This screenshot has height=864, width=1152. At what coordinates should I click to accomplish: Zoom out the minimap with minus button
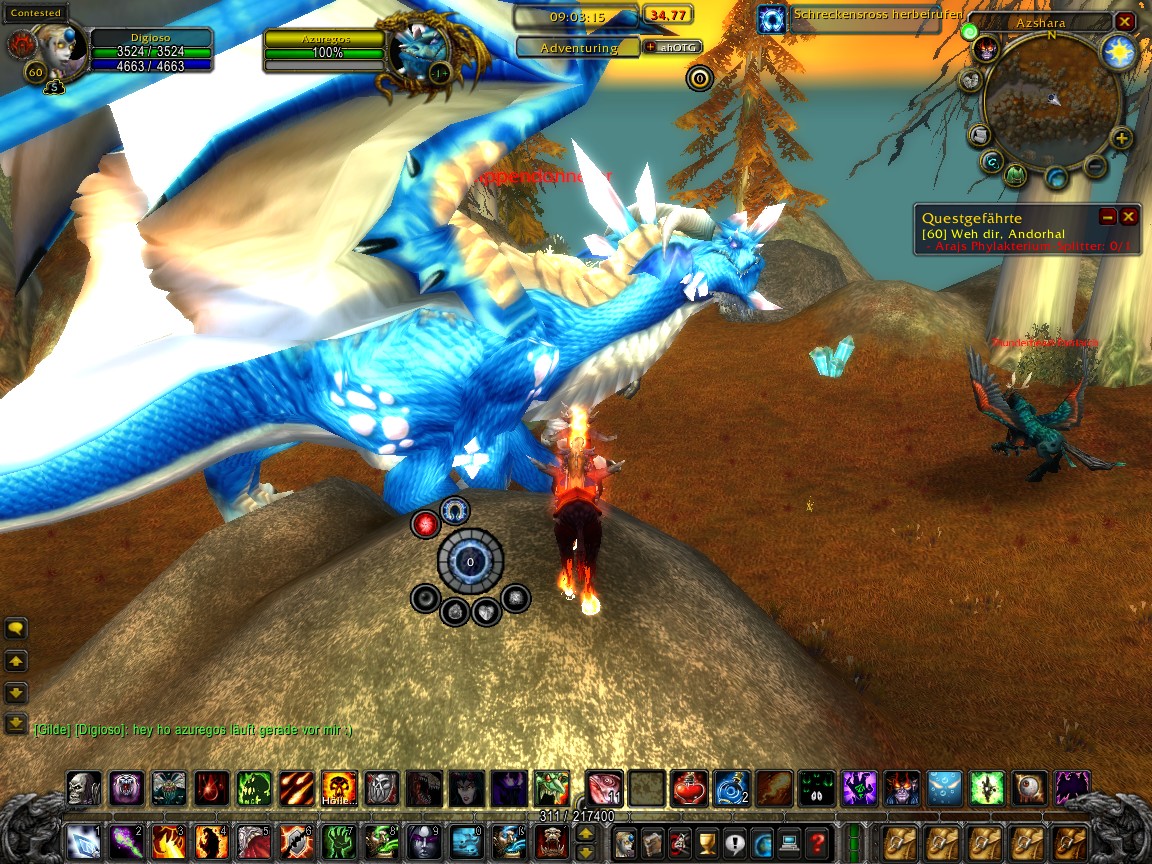coord(1096,166)
